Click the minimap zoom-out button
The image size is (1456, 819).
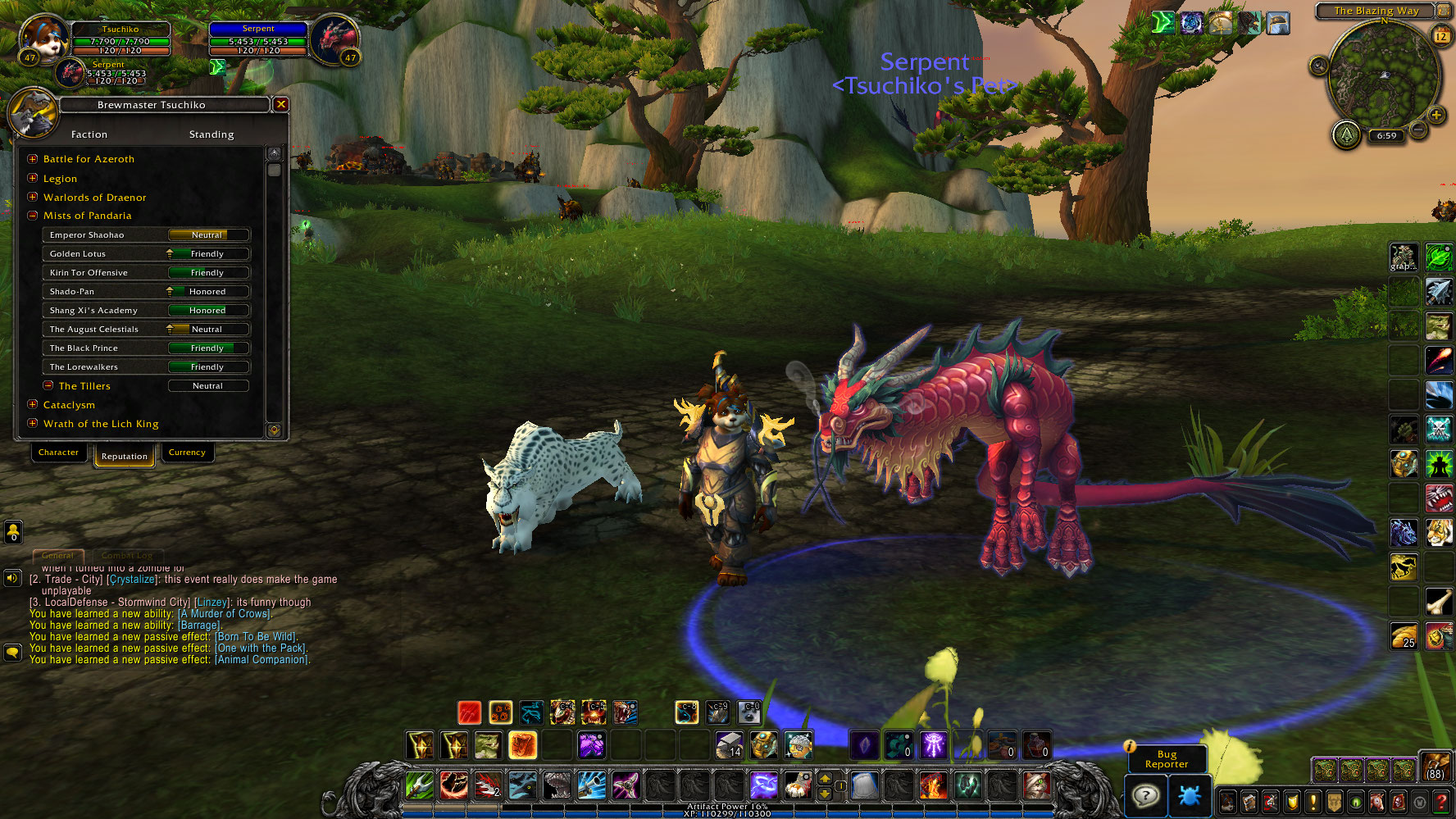(x=1418, y=130)
